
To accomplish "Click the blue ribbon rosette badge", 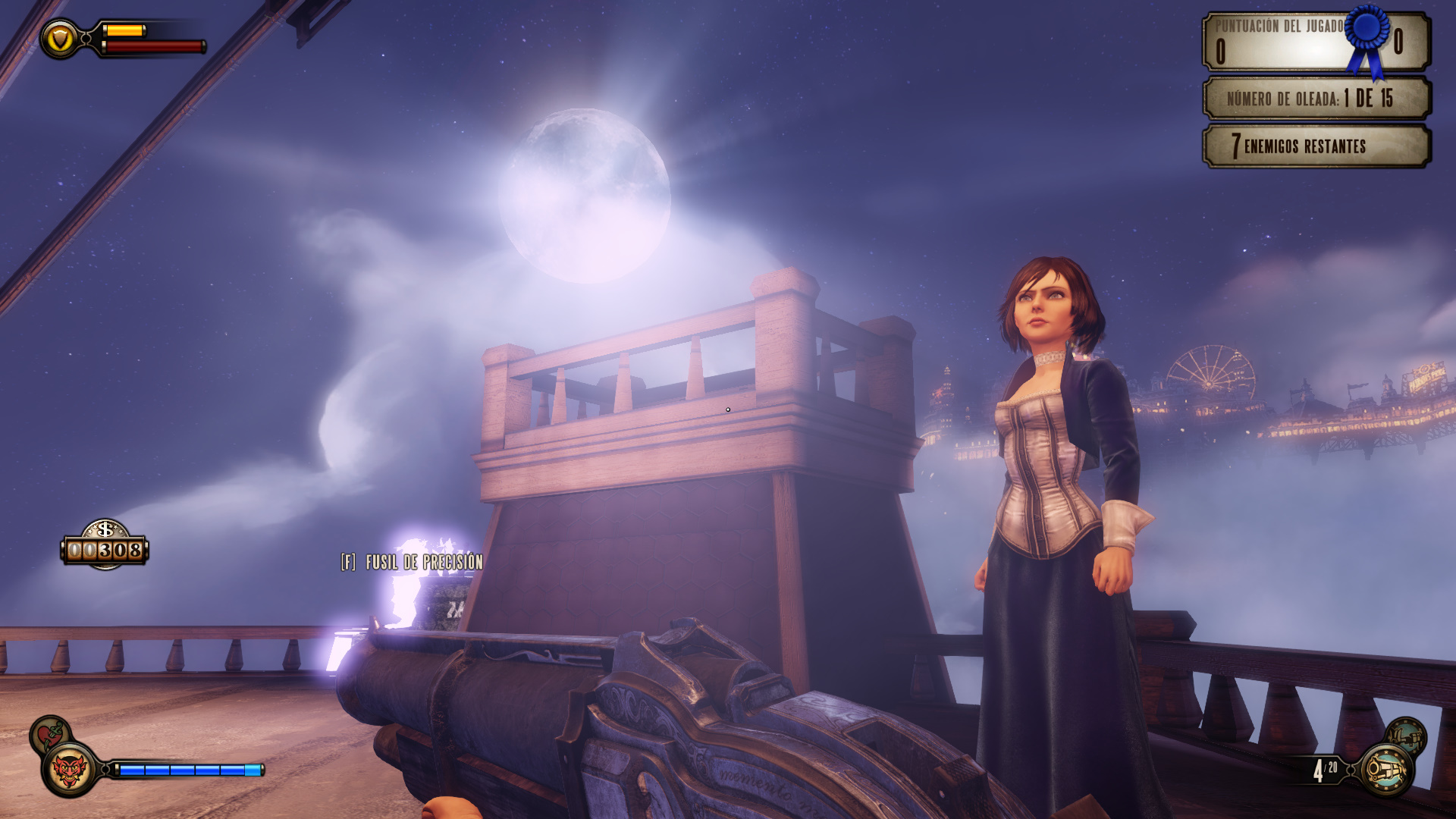I will 1368,36.
